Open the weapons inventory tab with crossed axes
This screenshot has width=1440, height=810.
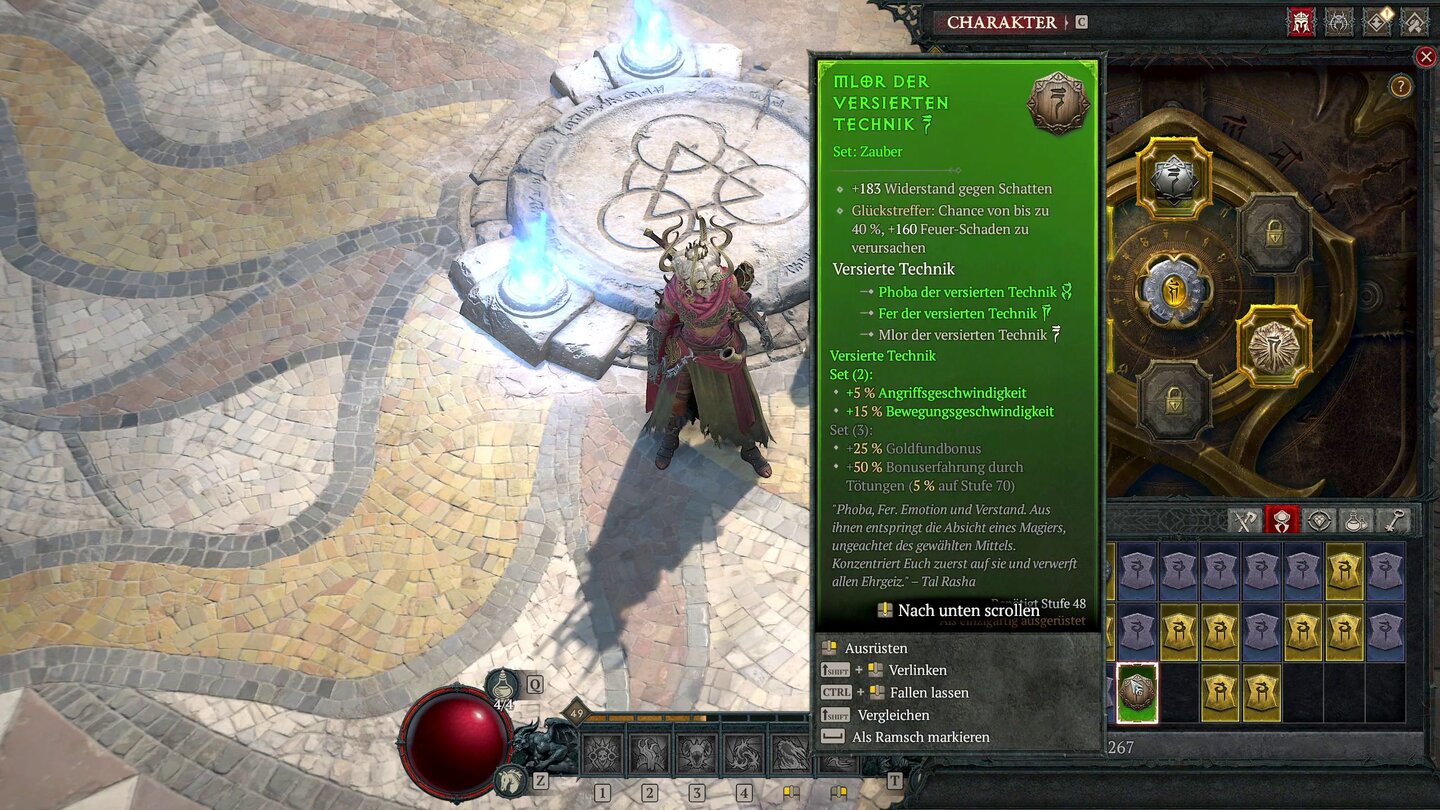click(x=1245, y=520)
